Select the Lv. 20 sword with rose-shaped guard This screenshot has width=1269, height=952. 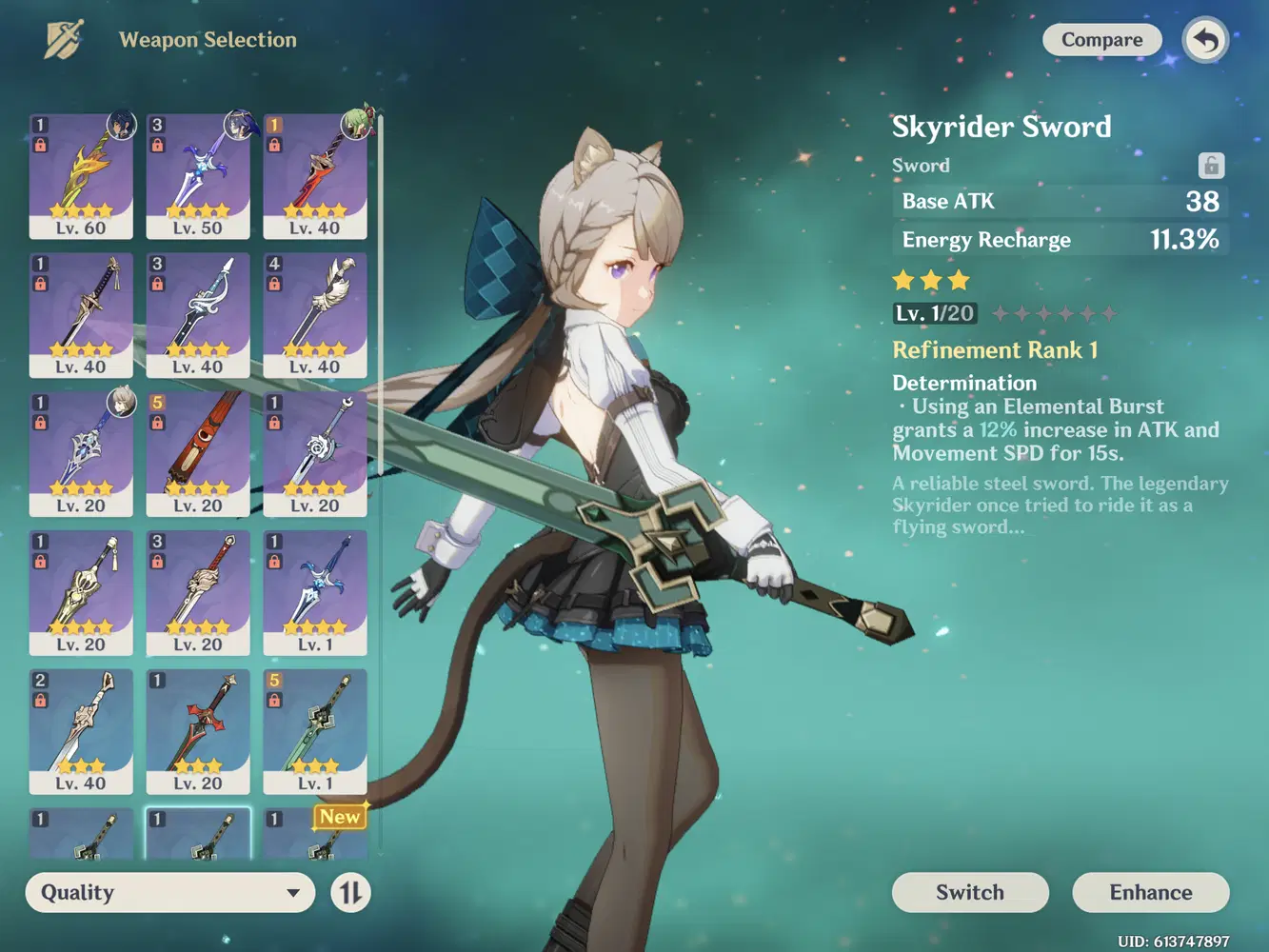(315, 453)
